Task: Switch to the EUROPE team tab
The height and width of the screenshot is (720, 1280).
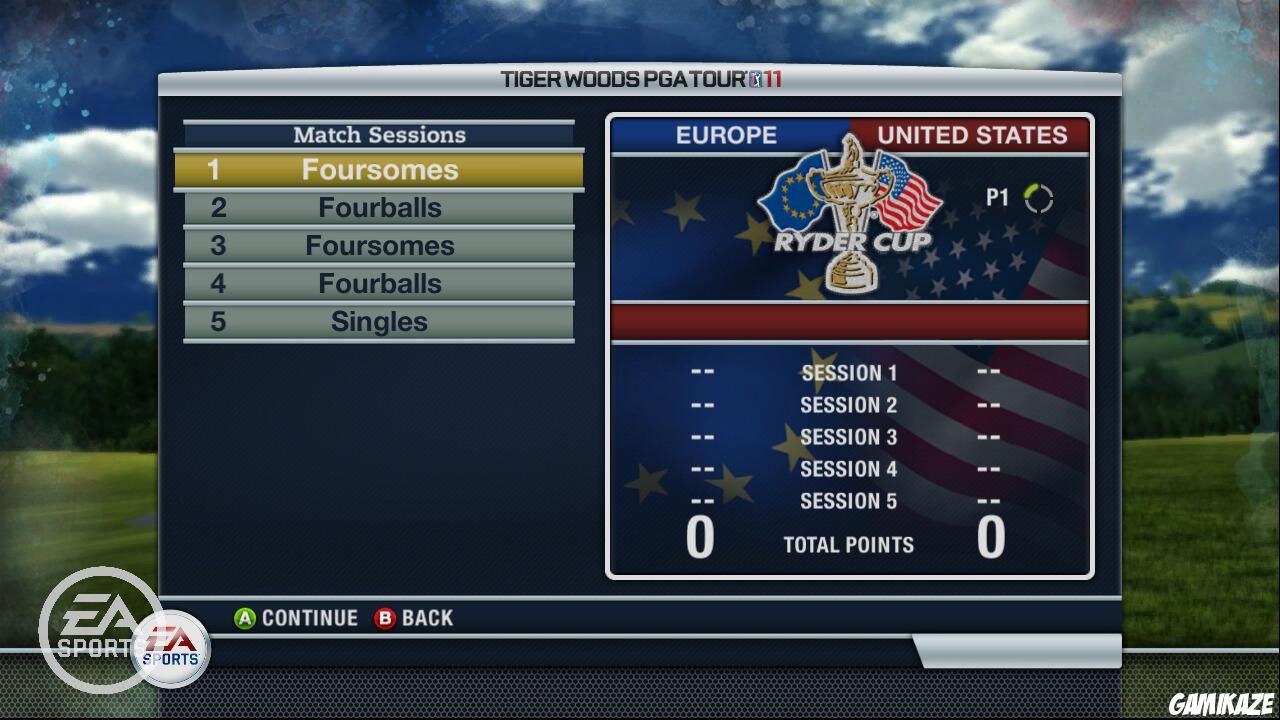Action: coord(727,136)
